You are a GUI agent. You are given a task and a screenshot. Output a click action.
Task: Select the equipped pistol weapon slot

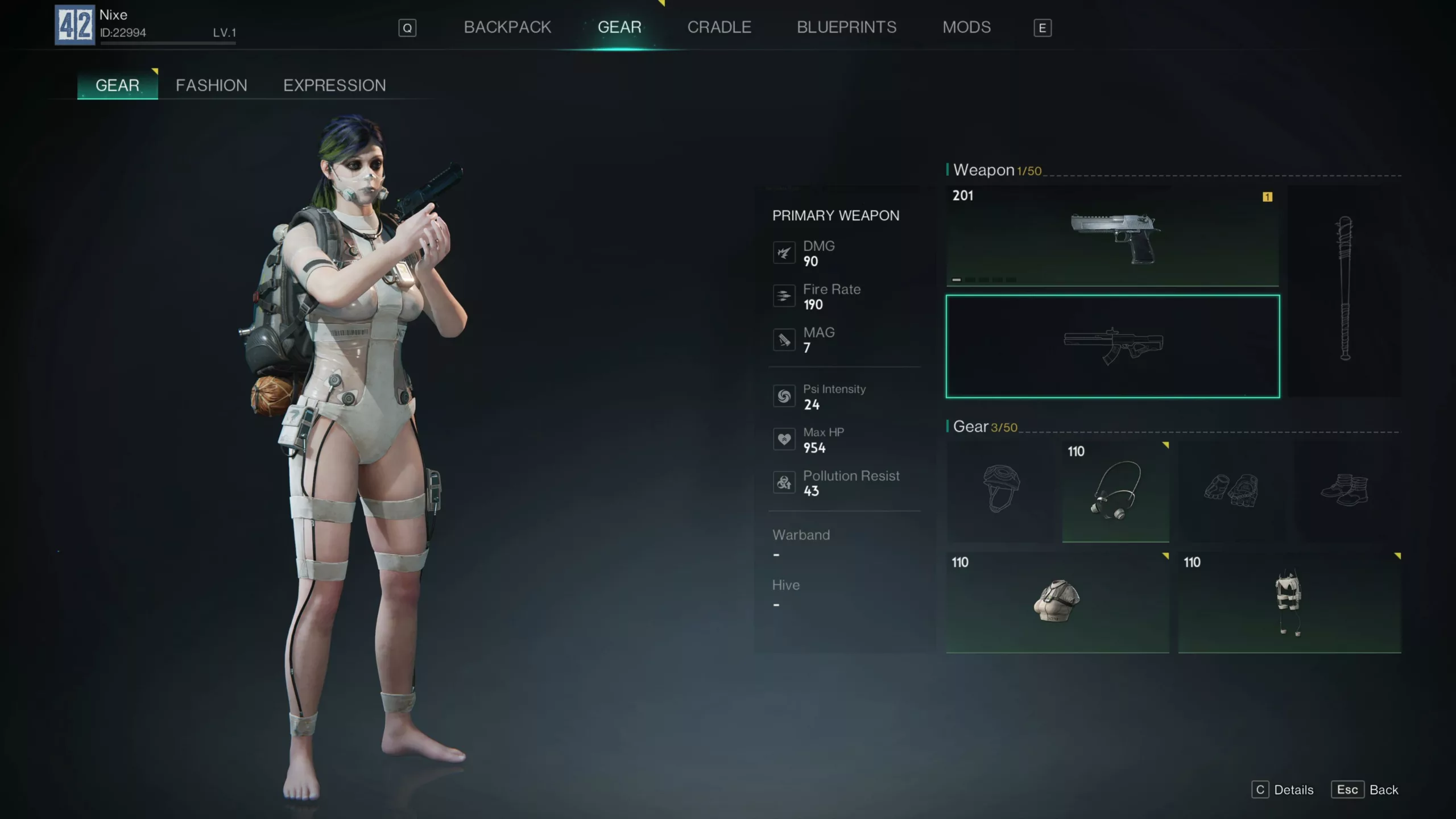(1112, 236)
